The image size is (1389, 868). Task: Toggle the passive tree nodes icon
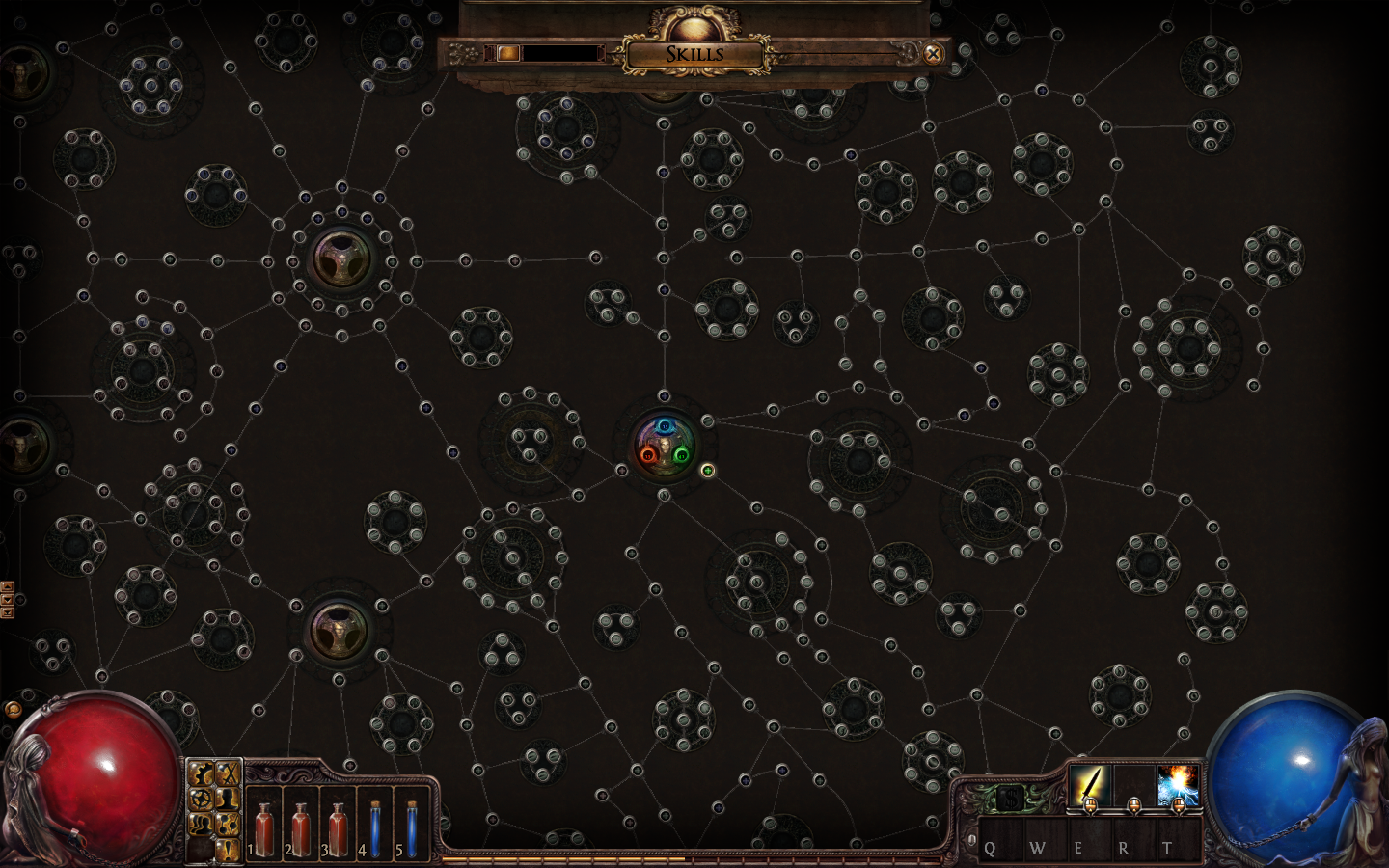pos(228,825)
